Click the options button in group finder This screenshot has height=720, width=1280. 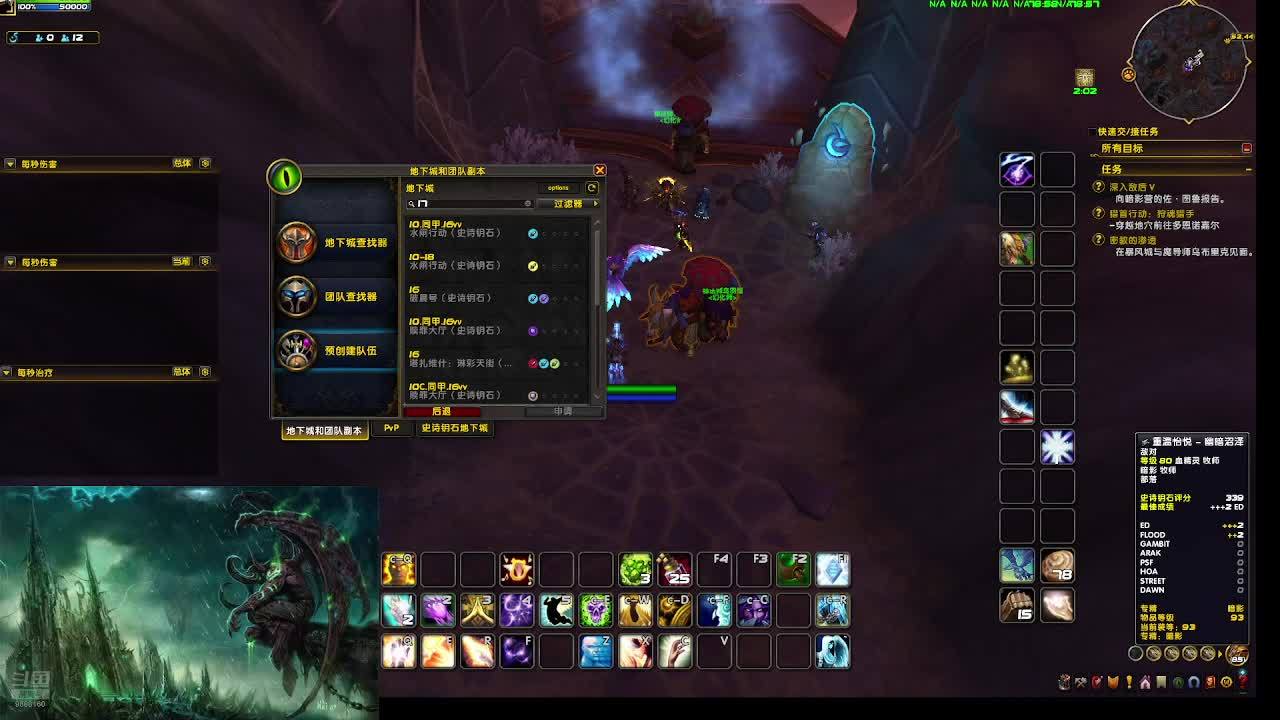click(558, 187)
